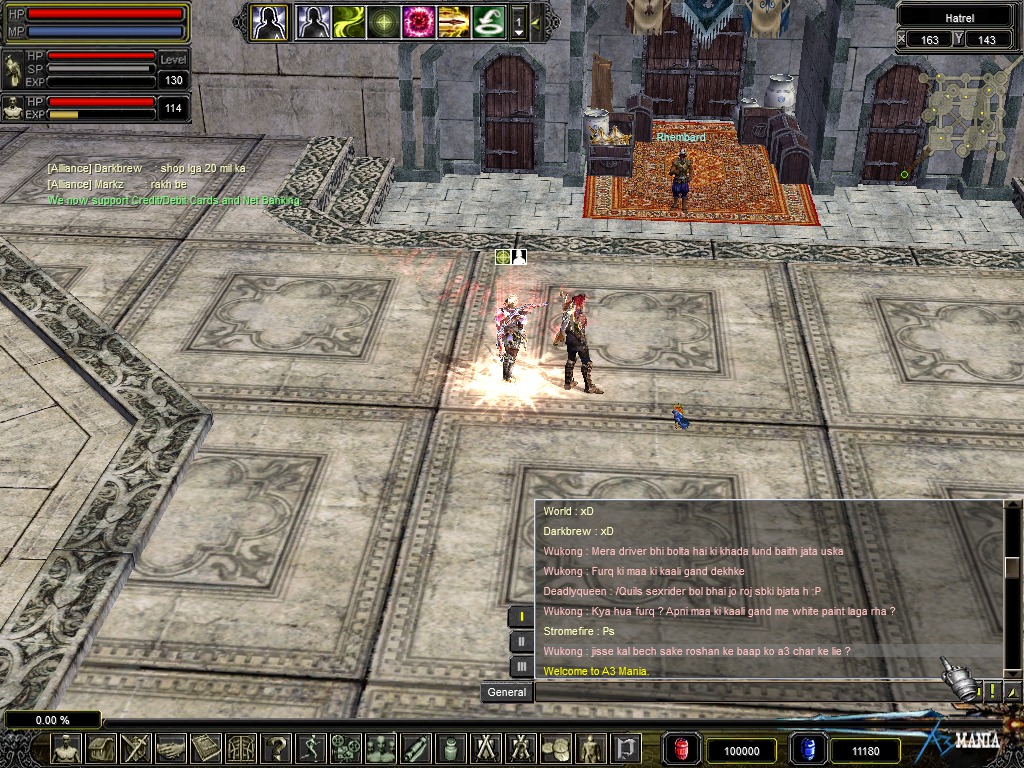Activate the green ring arrow skill

tap(488, 21)
